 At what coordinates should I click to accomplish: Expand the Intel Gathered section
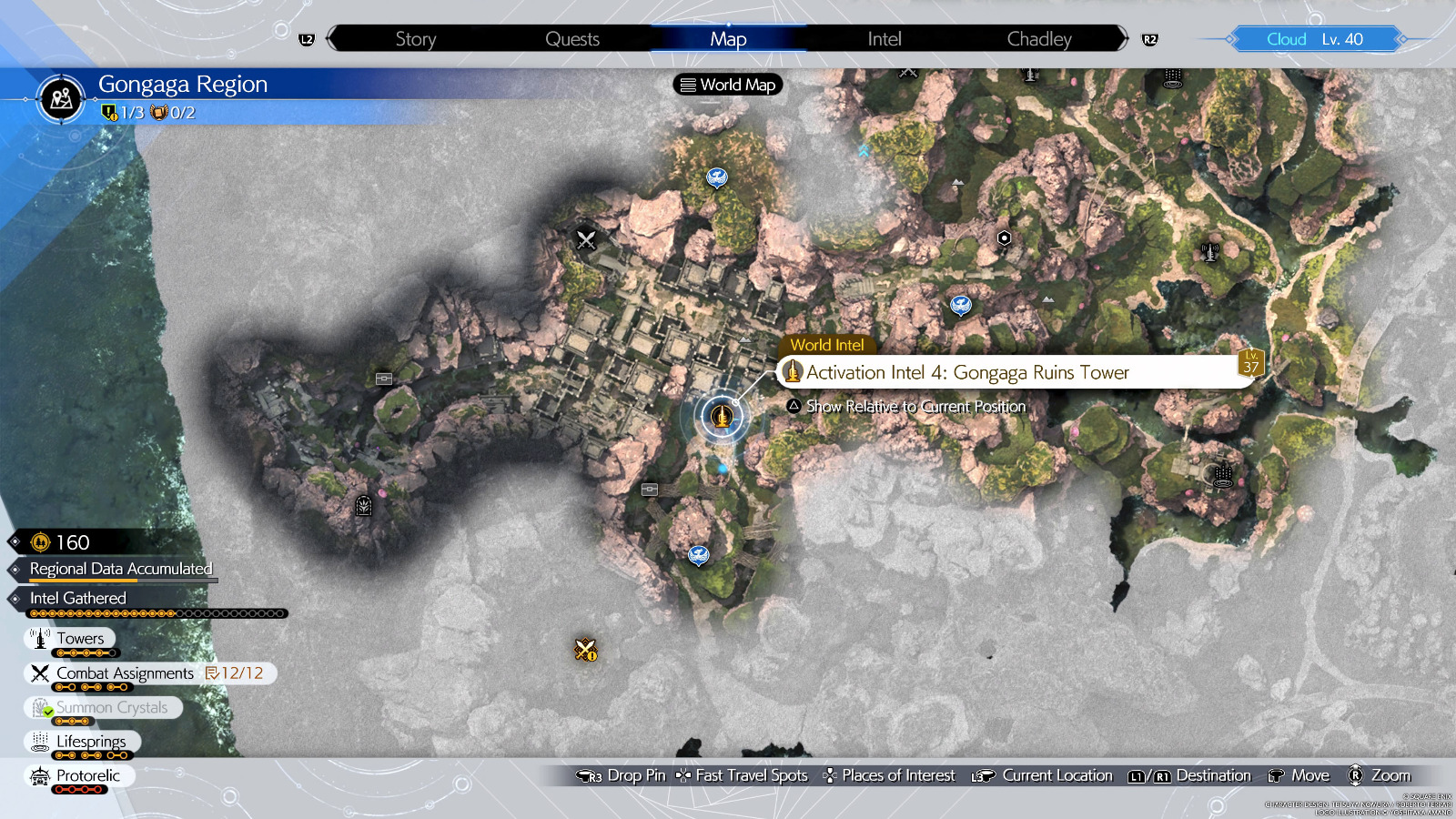click(x=76, y=598)
